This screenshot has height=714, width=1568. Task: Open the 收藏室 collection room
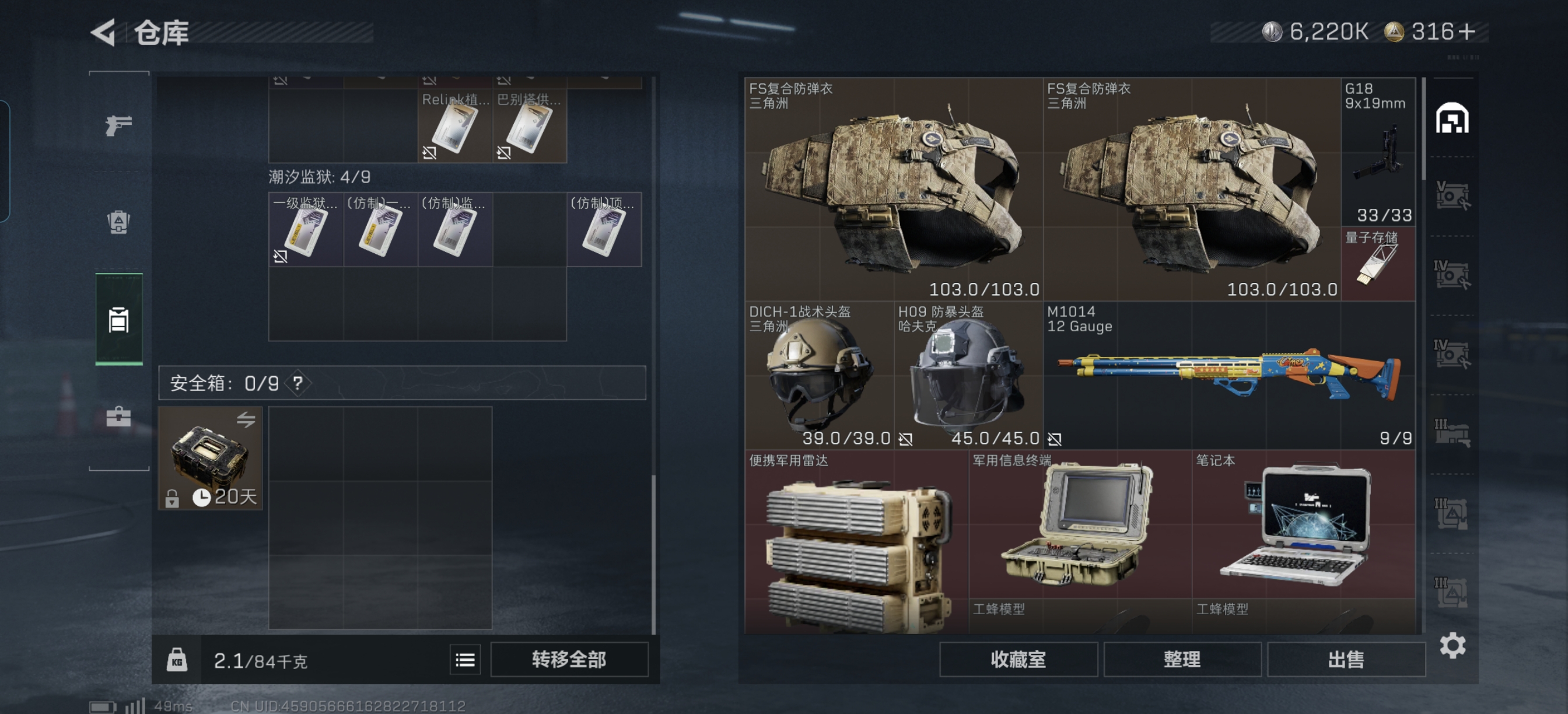[x=1018, y=659]
